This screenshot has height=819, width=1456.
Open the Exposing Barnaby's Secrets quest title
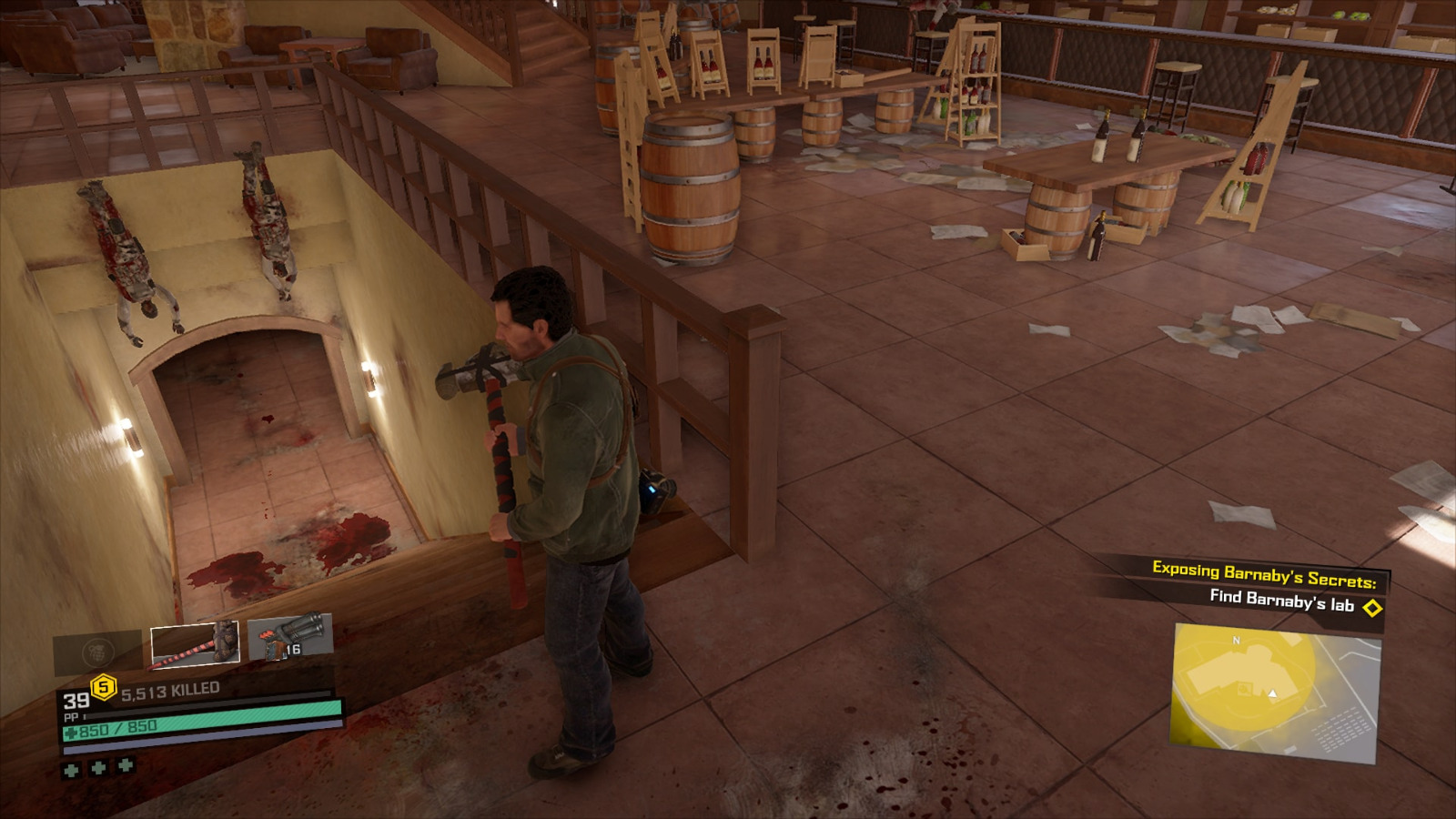(1265, 571)
